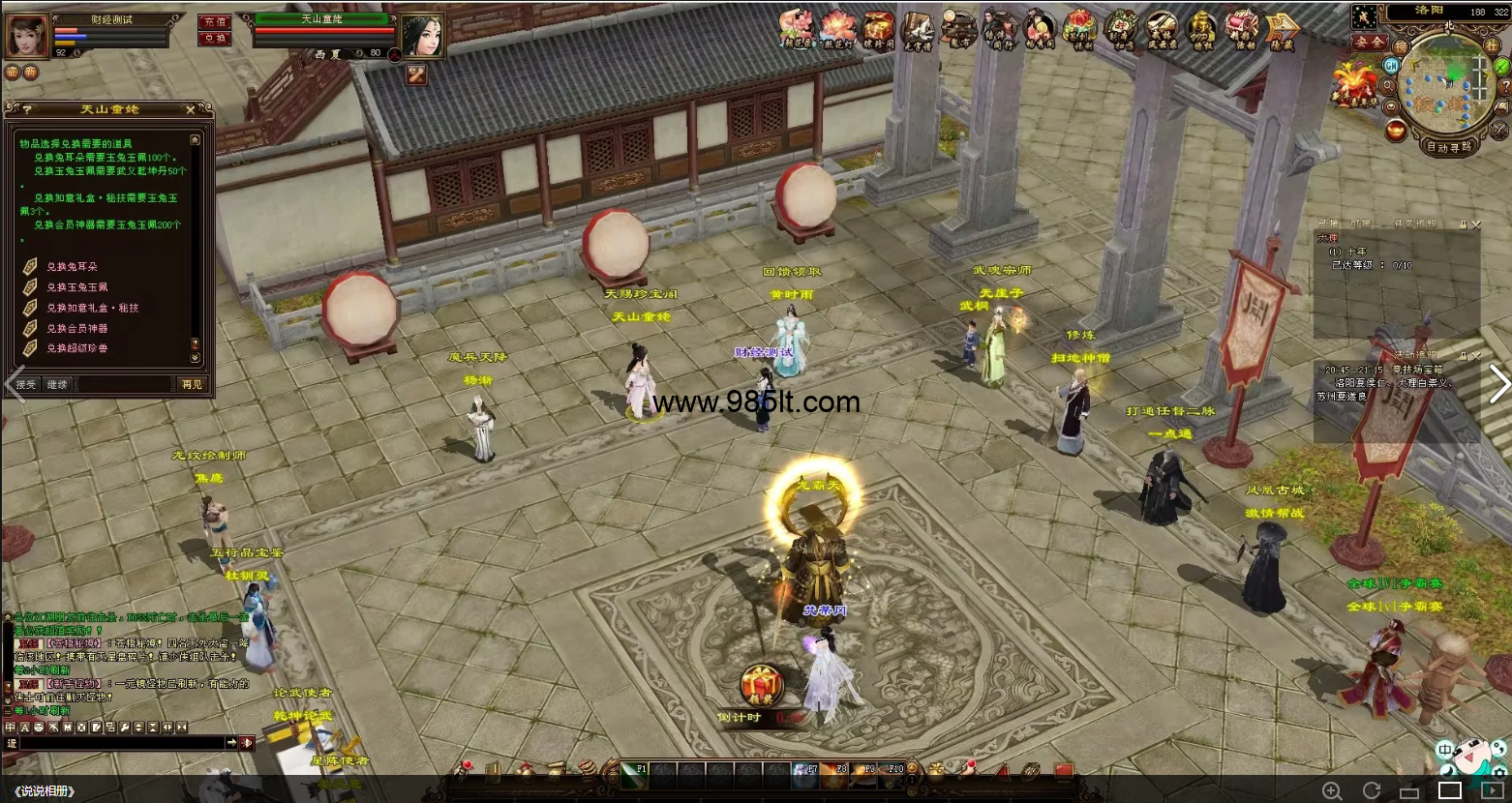Pick the 兑换如意礼盒·秘技 option
1512x803 pixels.
click(x=92, y=308)
